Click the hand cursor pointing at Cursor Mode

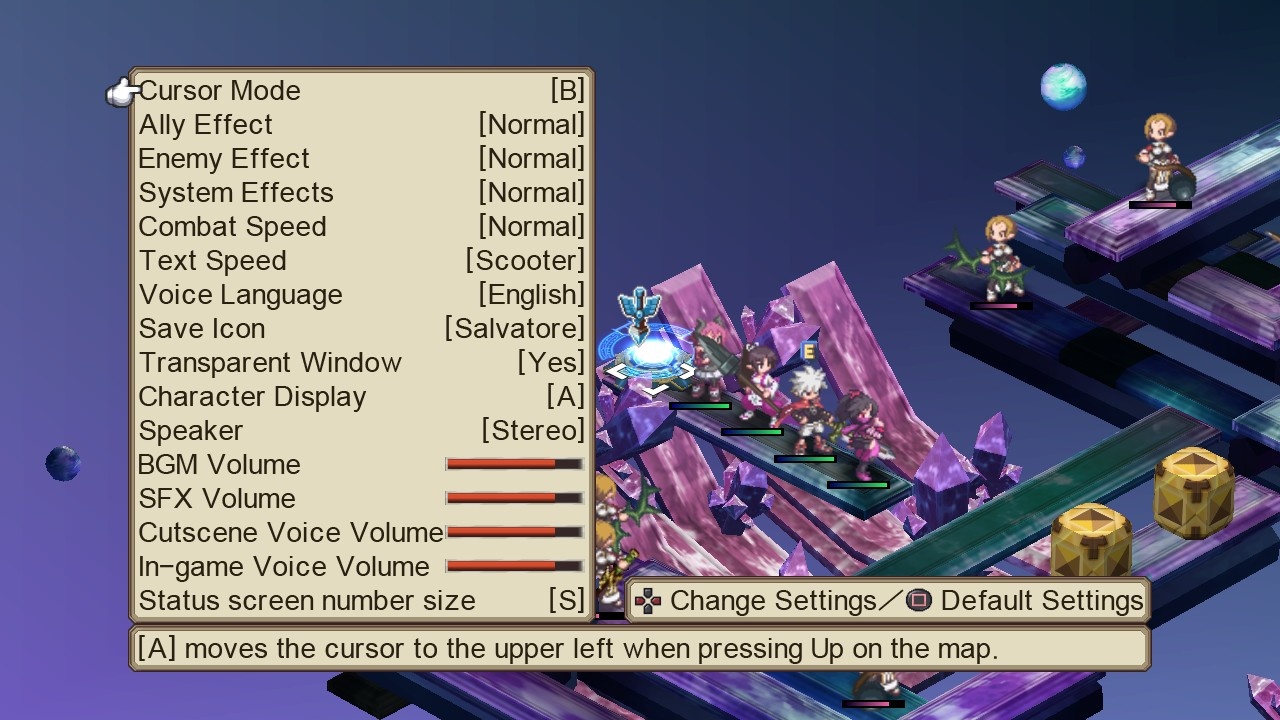click(x=118, y=90)
